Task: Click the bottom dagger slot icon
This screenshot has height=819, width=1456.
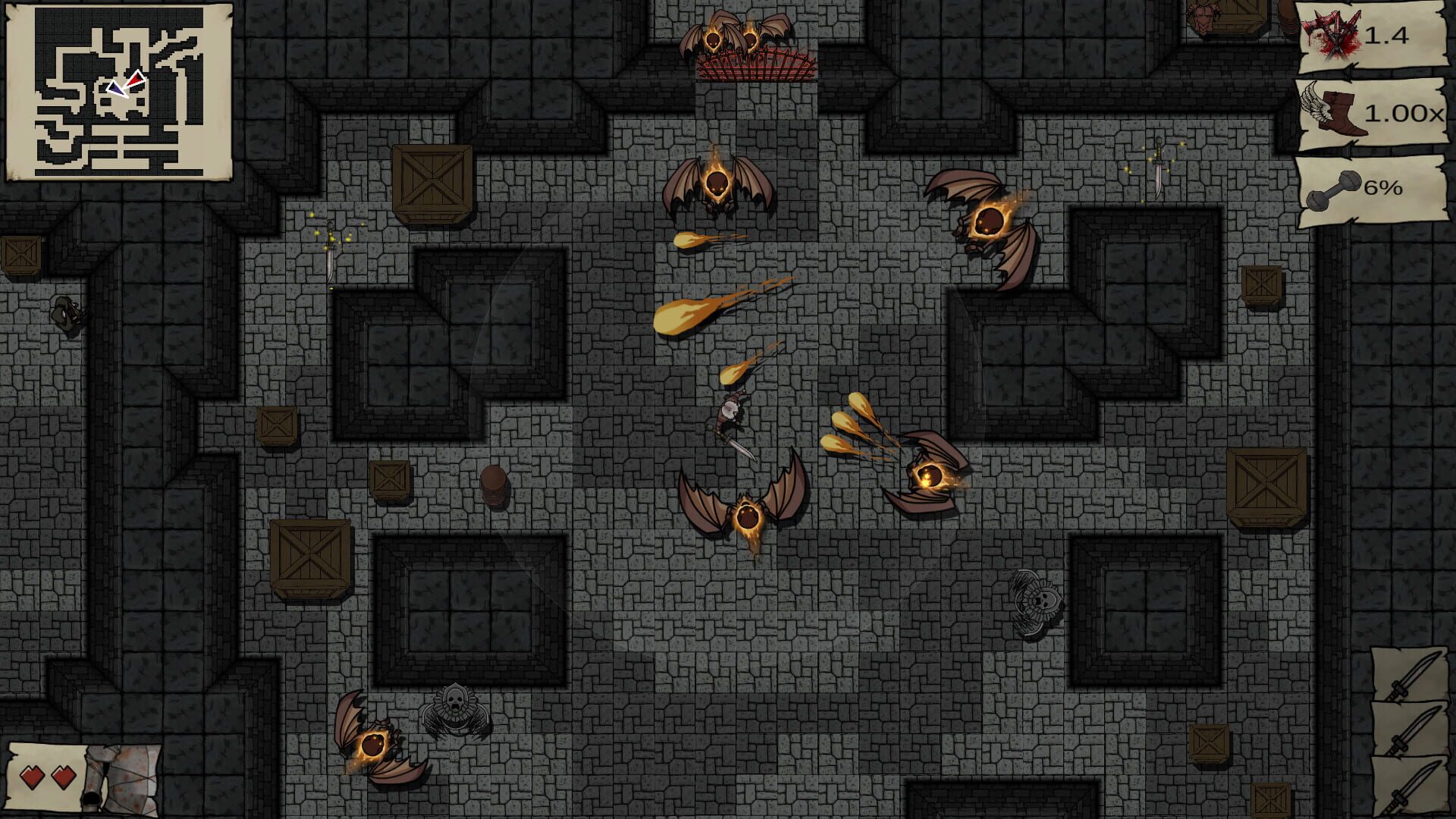Action: pyautogui.click(x=1409, y=785)
